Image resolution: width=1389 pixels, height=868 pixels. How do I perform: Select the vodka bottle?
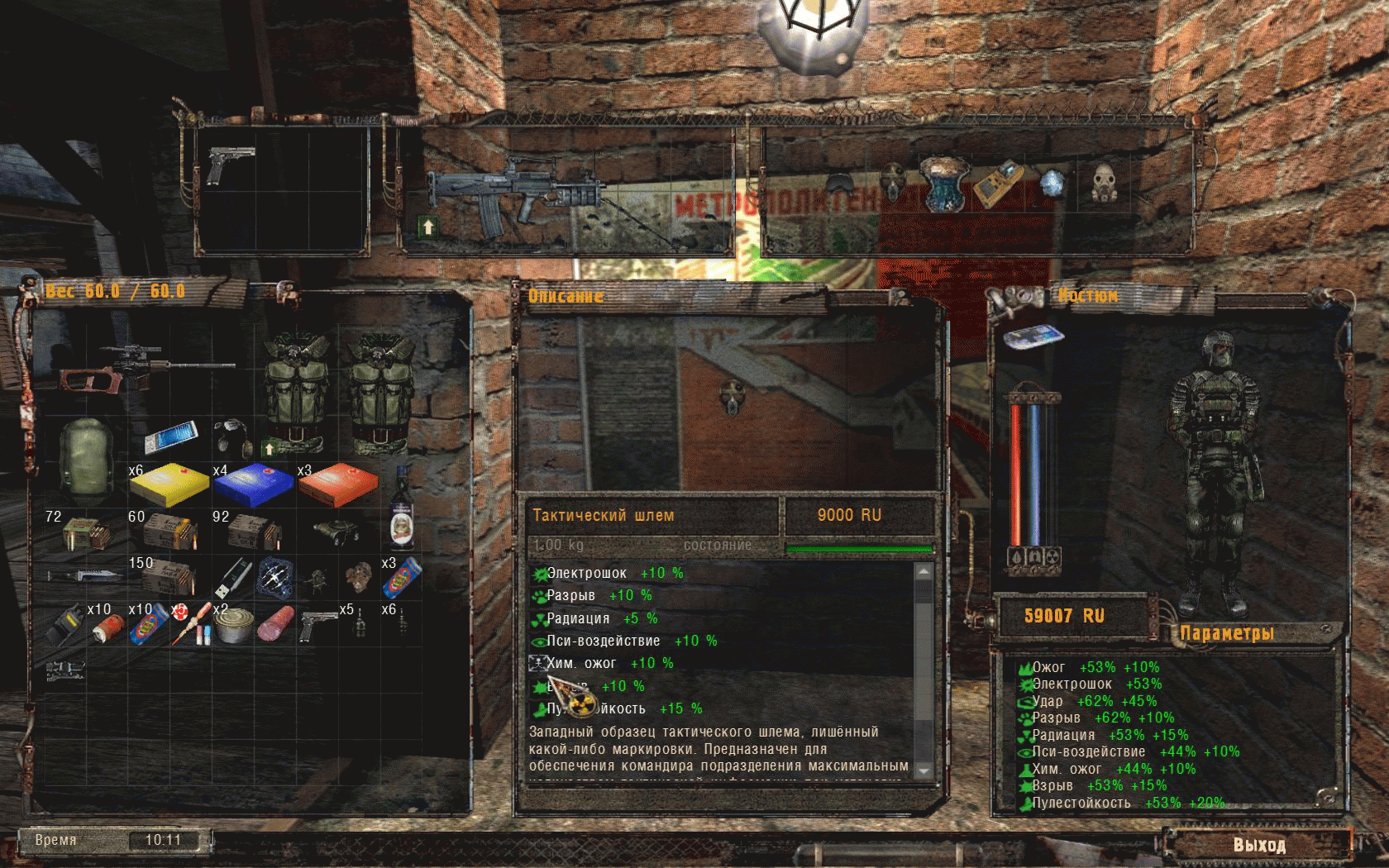point(402,509)
